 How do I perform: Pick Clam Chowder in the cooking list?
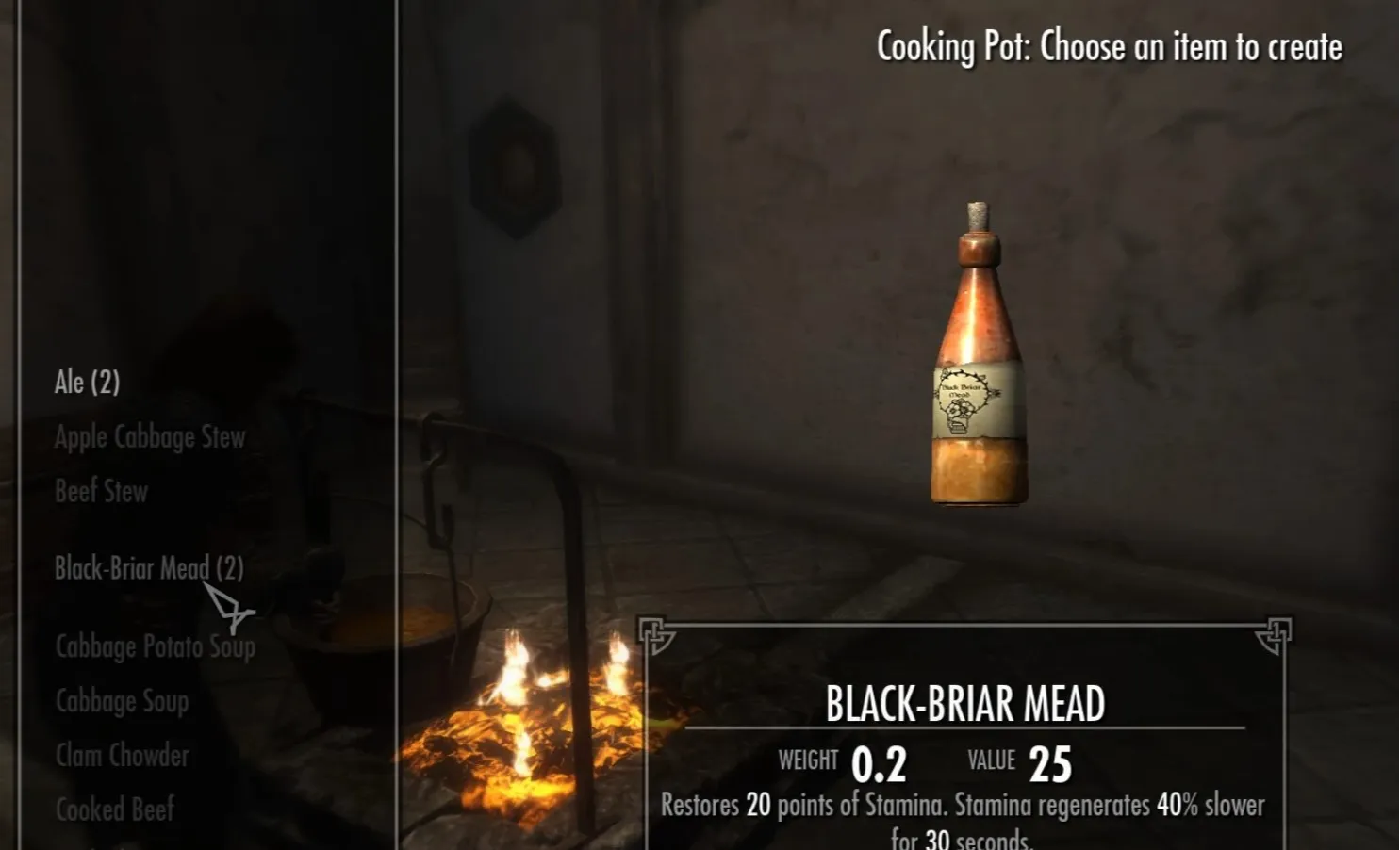click(122, 755)
